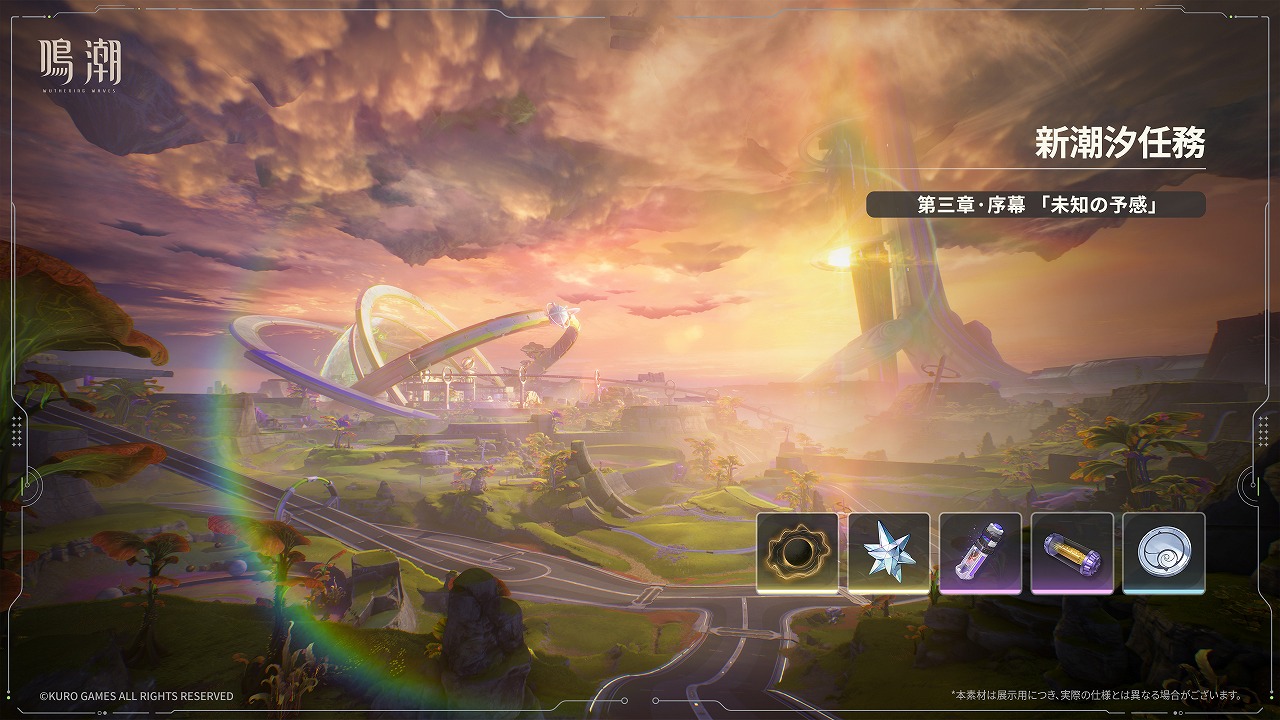Choose the purple potion vial reward
Image resolution: width=1280 pixels, height=720 pixels.
(980, 552)
